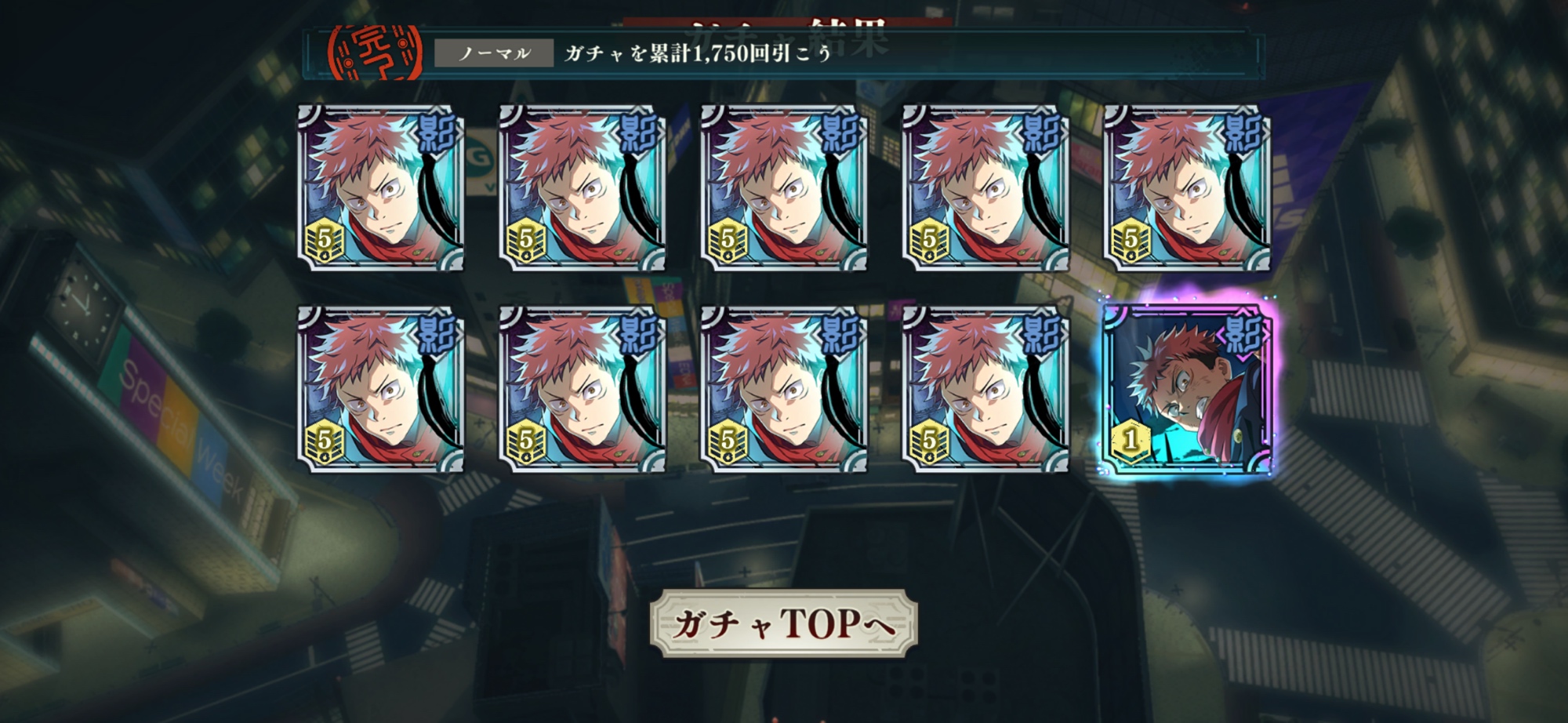Return to Gacha TOP screen

coord(783,624)
